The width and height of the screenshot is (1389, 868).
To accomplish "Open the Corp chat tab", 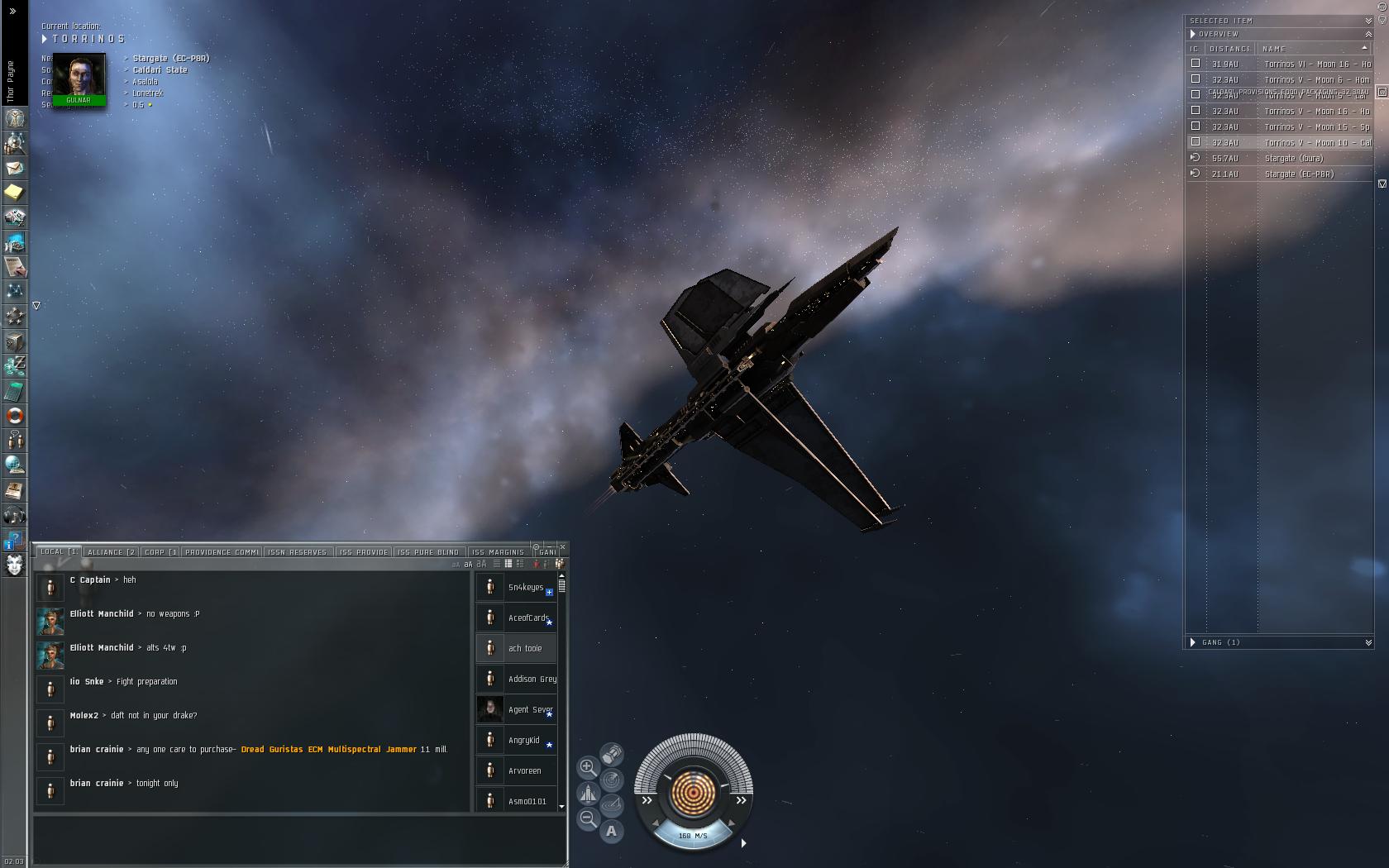I will coord(160,552).
